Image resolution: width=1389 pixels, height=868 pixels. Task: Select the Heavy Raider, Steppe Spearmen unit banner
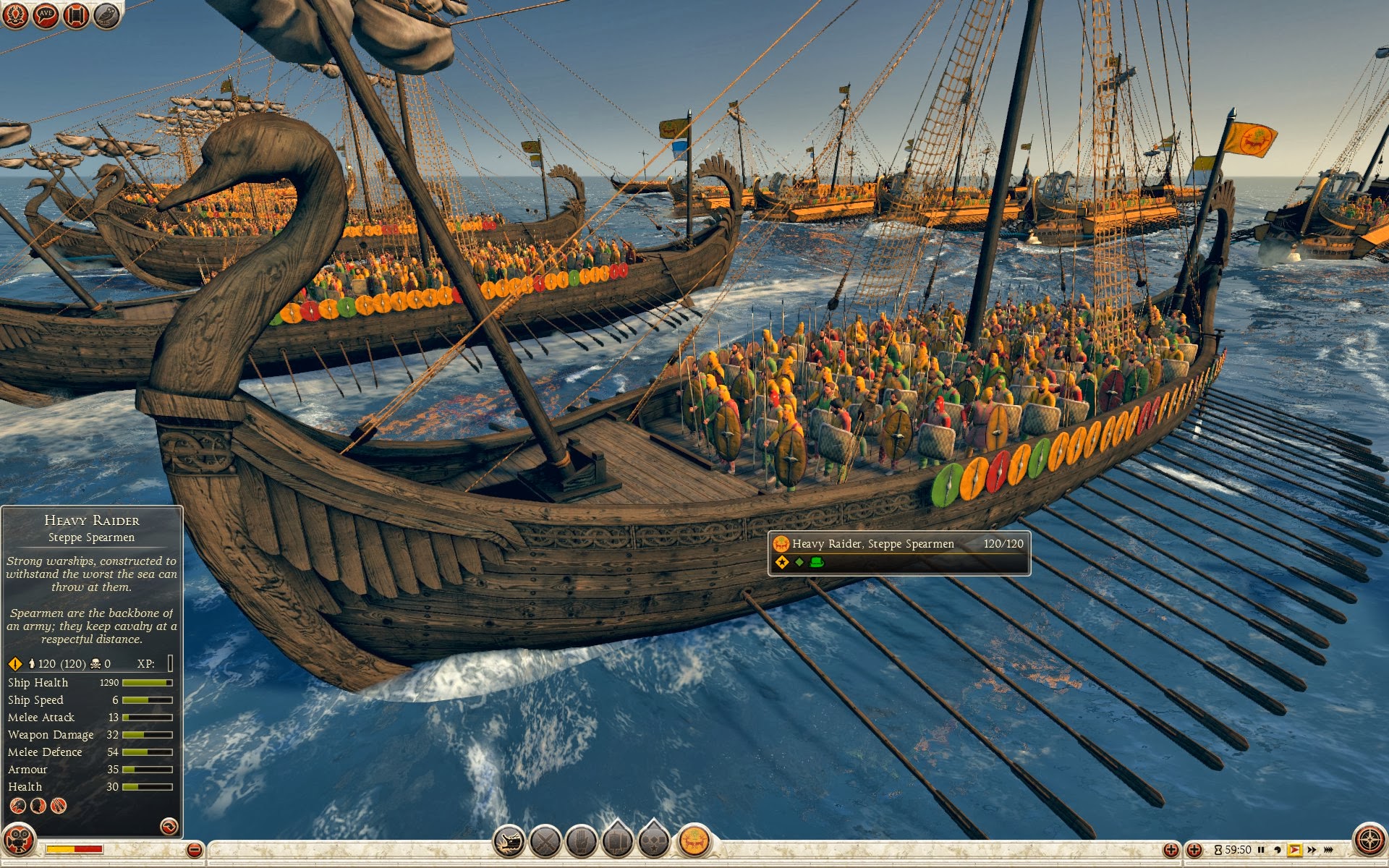click(x=899, y=553)
